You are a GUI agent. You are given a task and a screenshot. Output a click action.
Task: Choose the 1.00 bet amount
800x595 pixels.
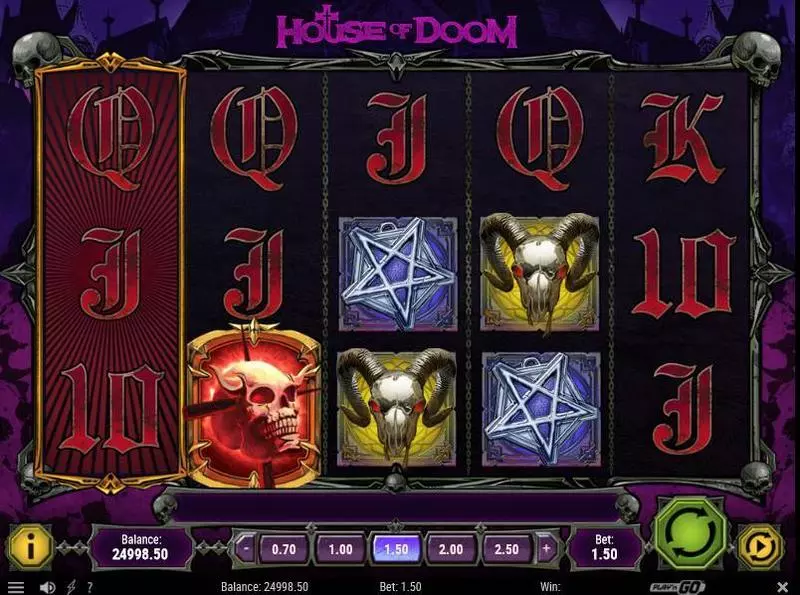[341, 548]
